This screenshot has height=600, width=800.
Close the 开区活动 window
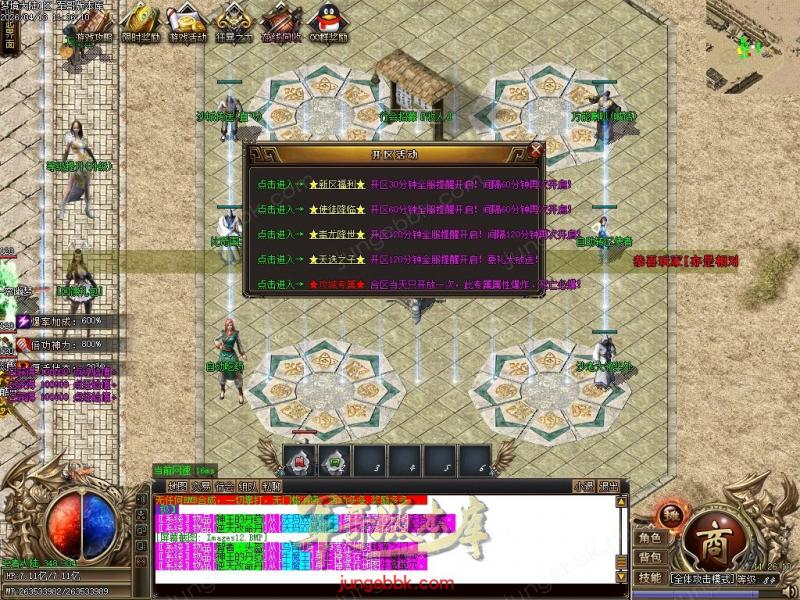point(536,151)
